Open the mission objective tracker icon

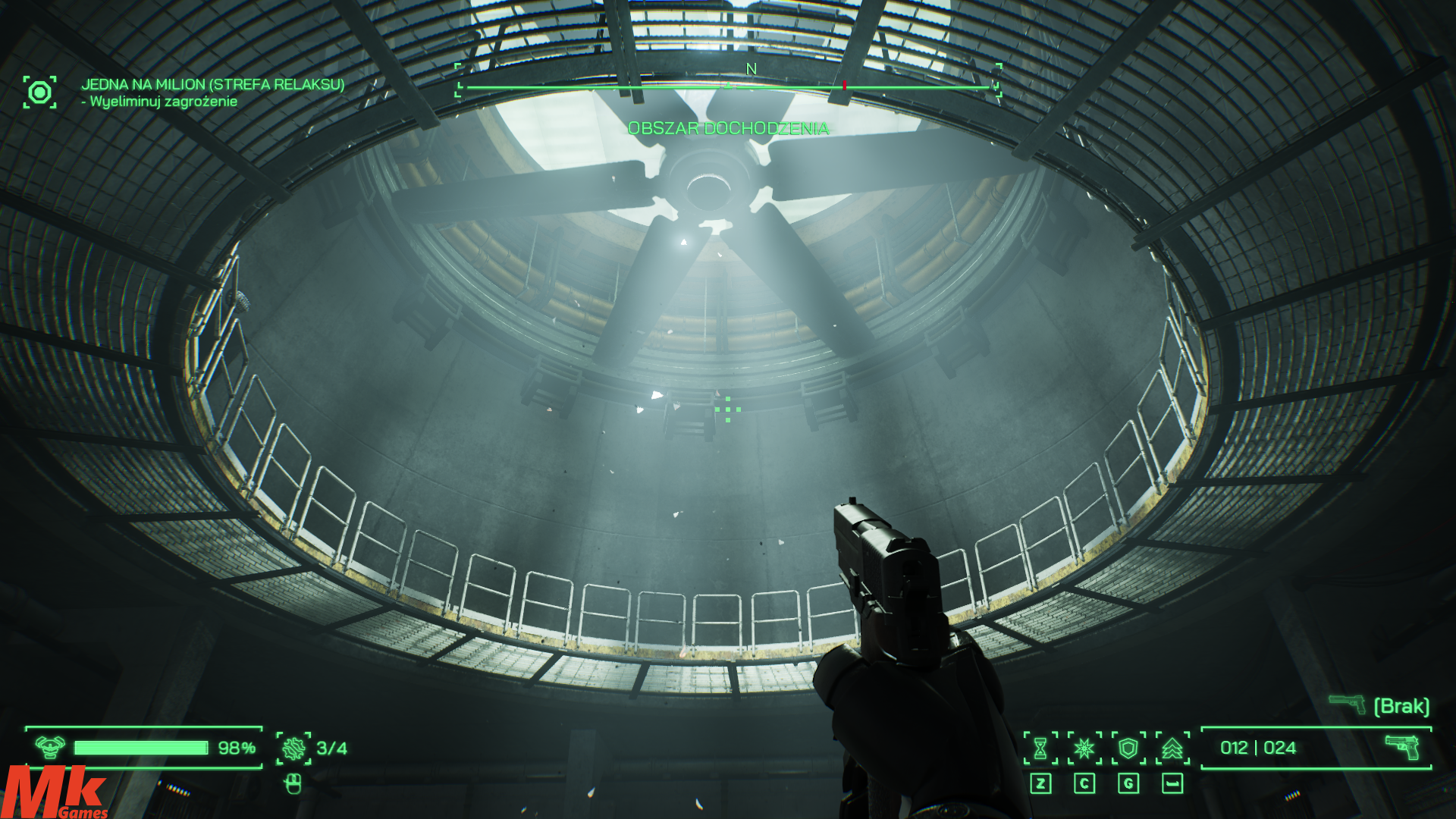pyautogui.click(x=39, y=92)
